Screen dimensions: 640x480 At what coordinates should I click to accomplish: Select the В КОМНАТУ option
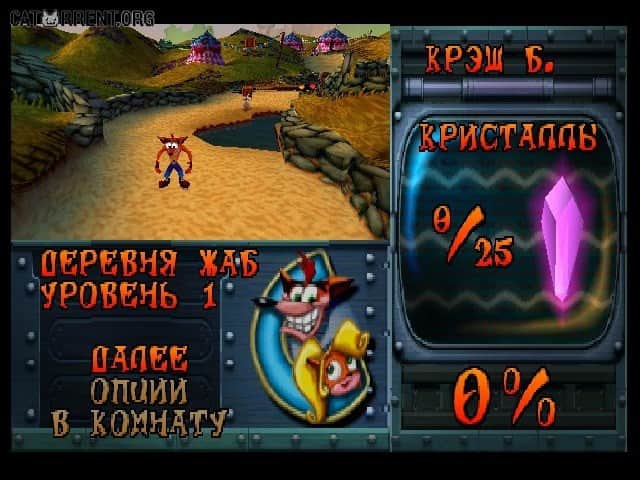(139, 422)
